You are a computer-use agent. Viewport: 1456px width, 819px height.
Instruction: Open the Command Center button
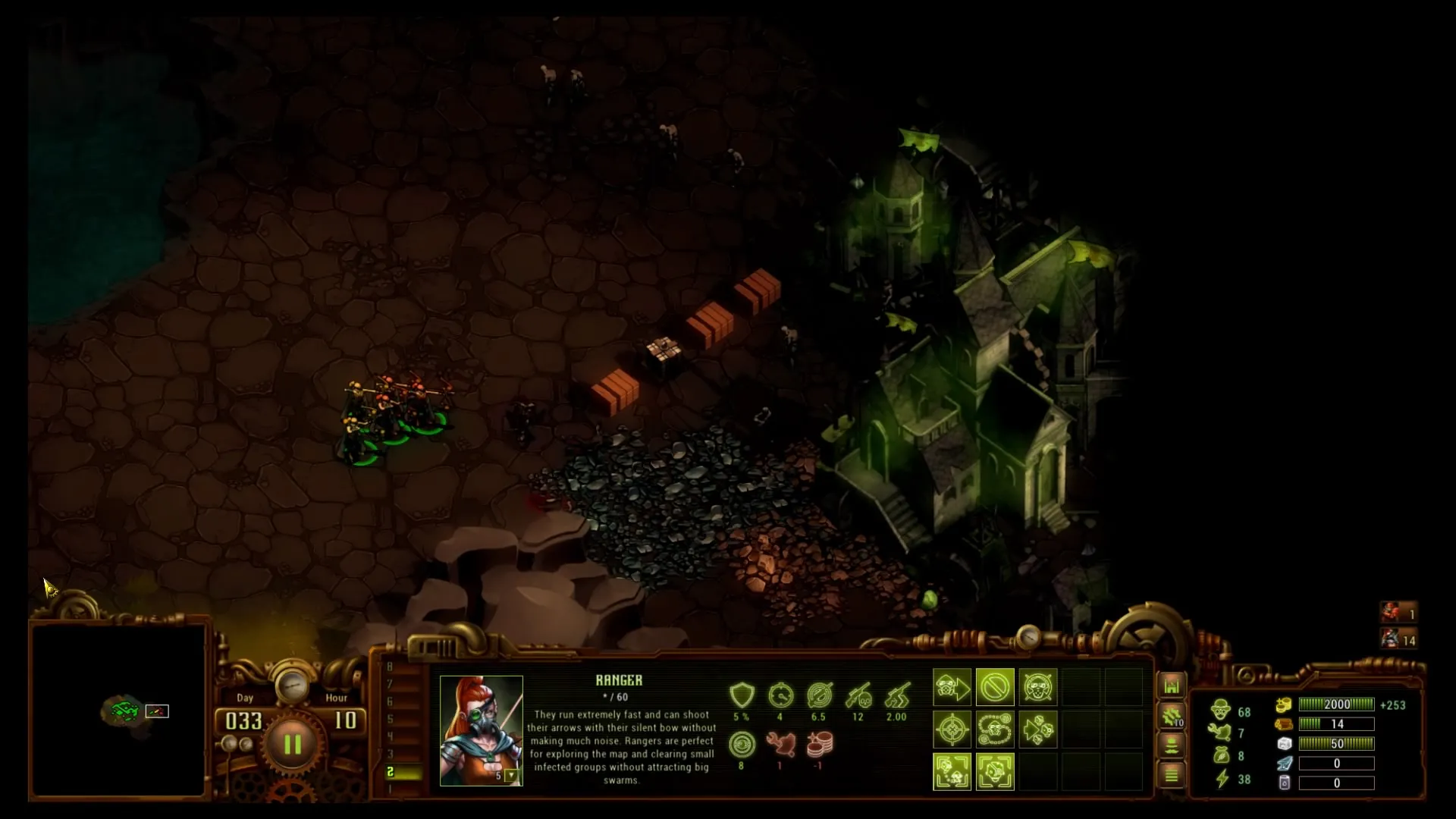pyautogui.click(x=1172, y=686)
